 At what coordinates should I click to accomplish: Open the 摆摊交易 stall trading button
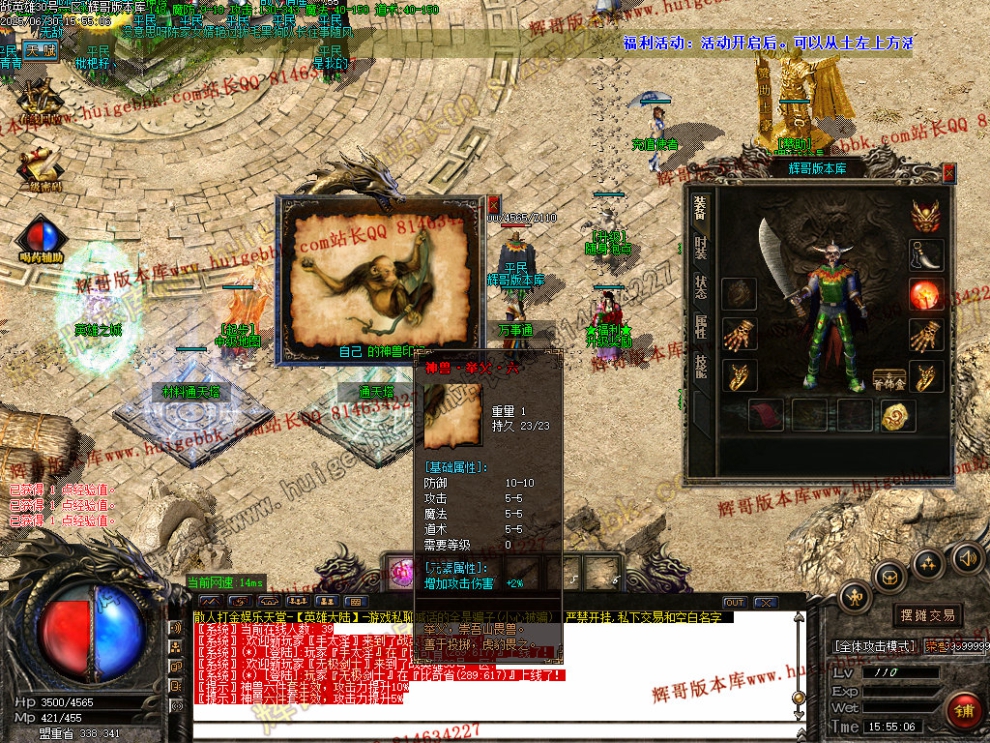tap(927, 615)
